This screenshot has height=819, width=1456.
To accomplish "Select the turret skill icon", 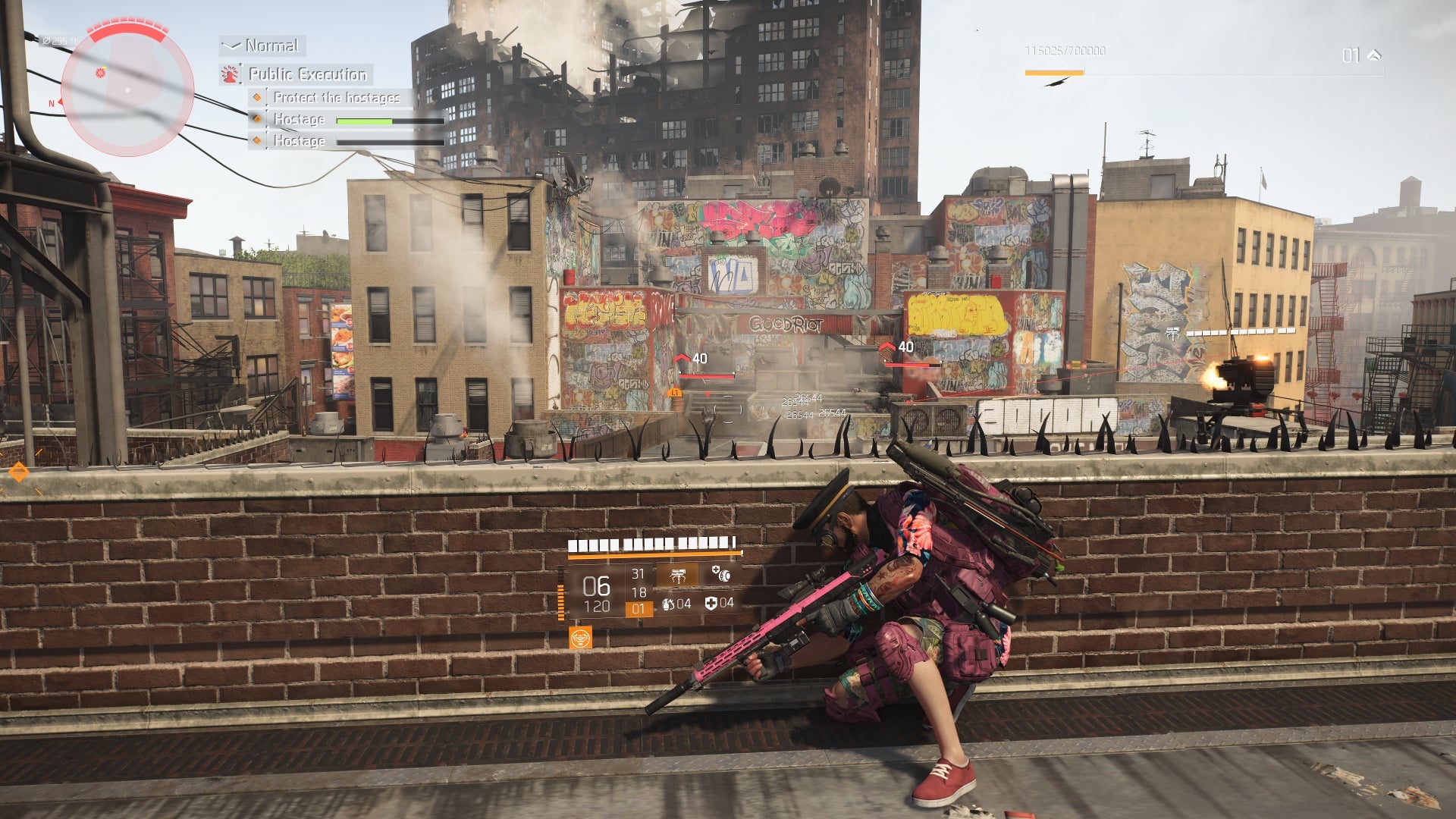I will [678, 576].
